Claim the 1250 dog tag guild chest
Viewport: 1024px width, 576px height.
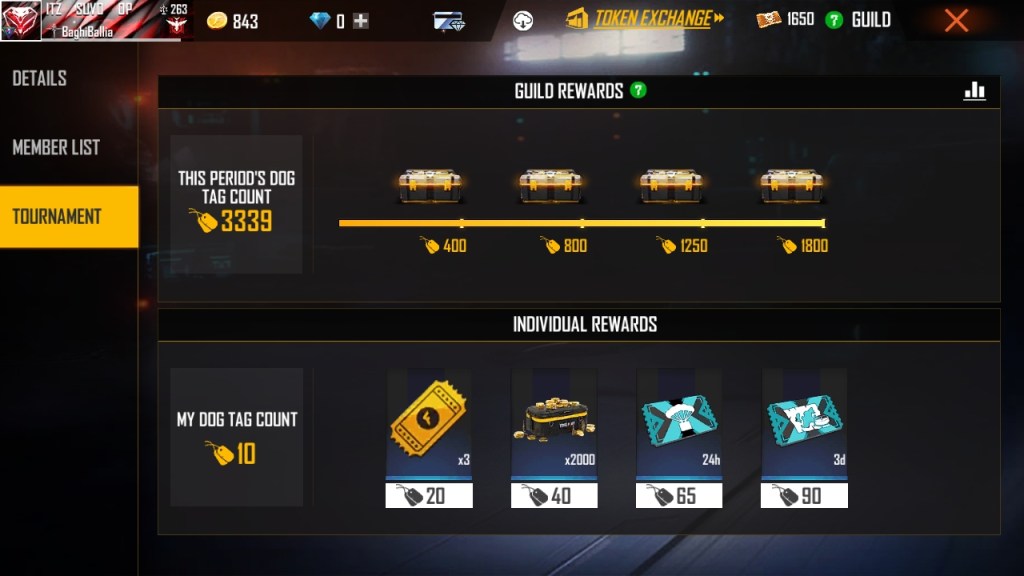tap(671, 186)
